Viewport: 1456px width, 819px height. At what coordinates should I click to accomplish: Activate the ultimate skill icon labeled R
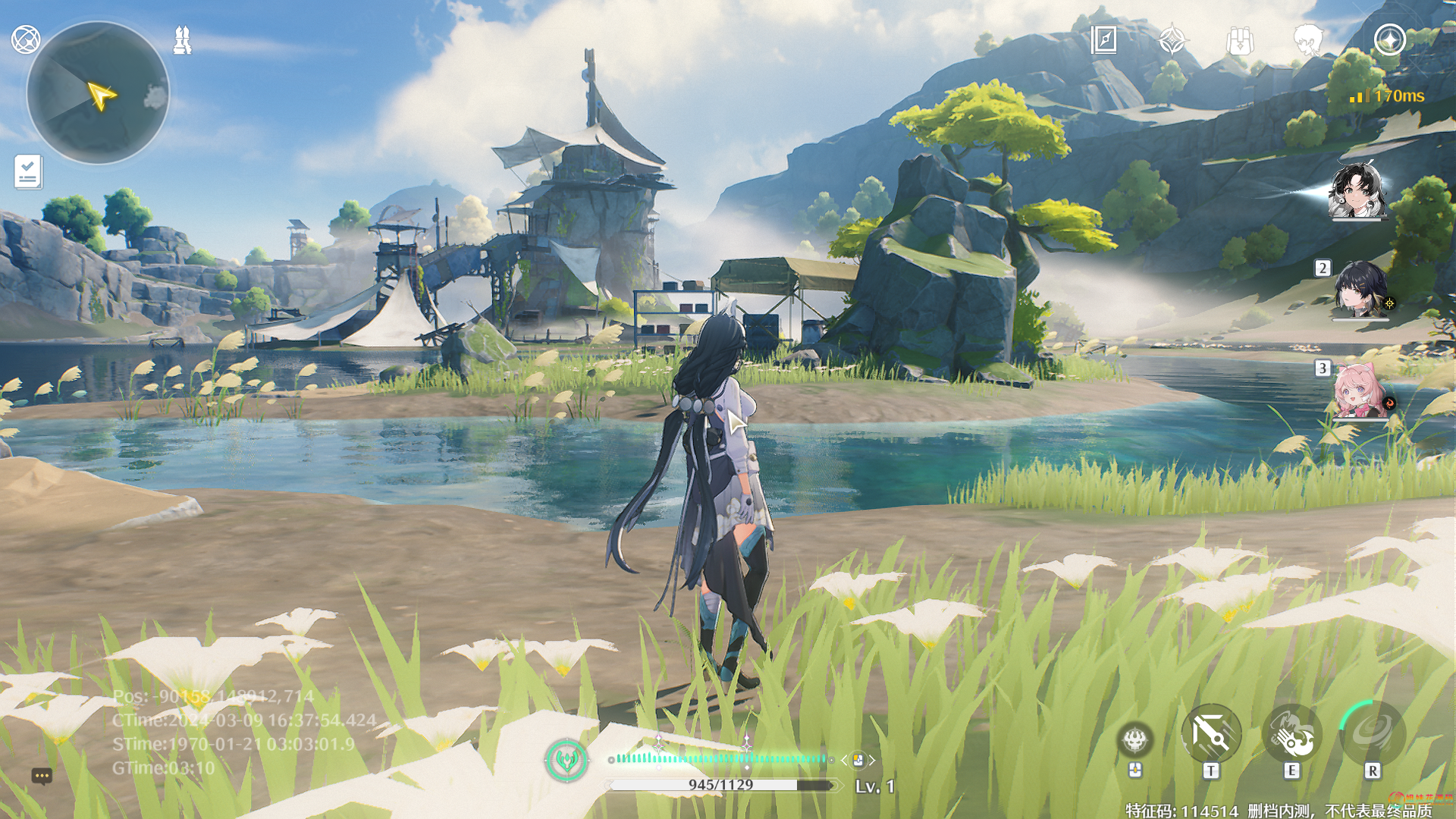click(x=1372, y=733)
